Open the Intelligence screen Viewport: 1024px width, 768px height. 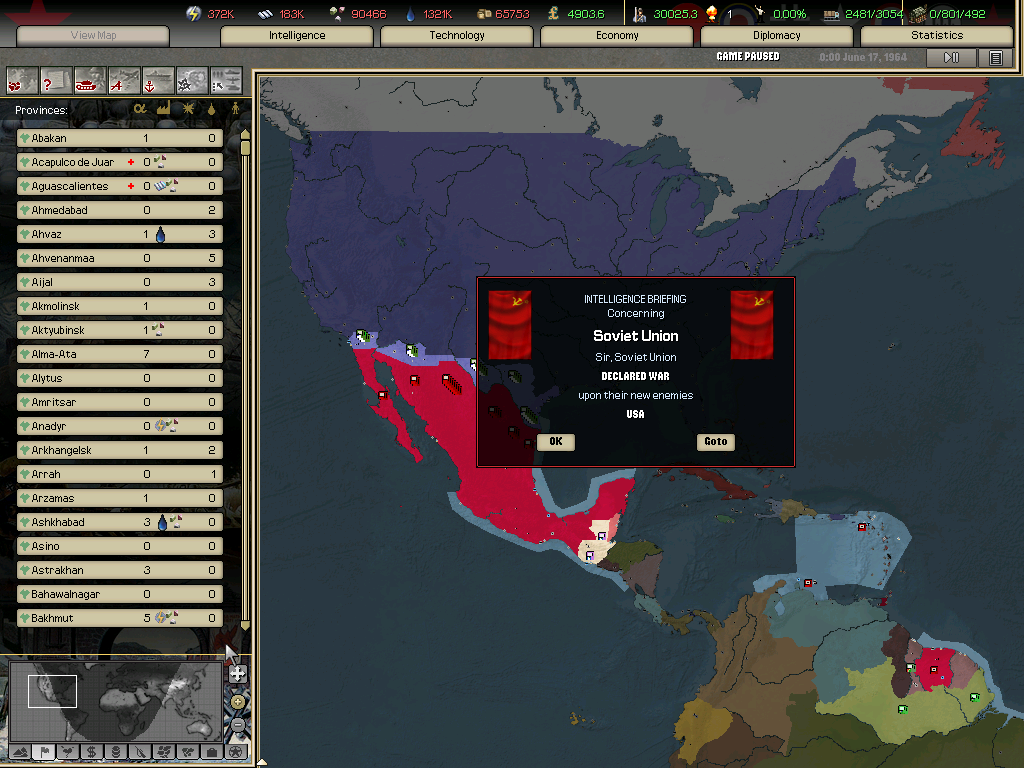pos(297,36)
